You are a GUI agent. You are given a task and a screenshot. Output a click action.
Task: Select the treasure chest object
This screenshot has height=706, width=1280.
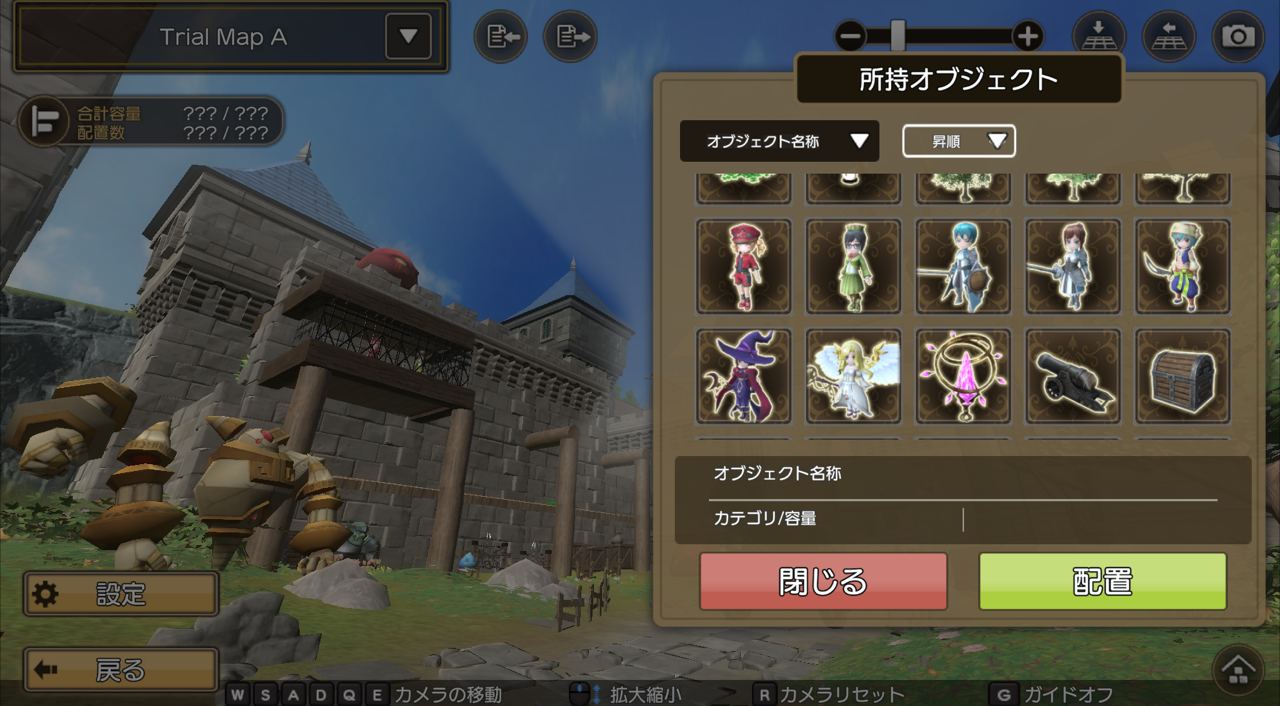pyautogui.click(x=1182, y=376)
